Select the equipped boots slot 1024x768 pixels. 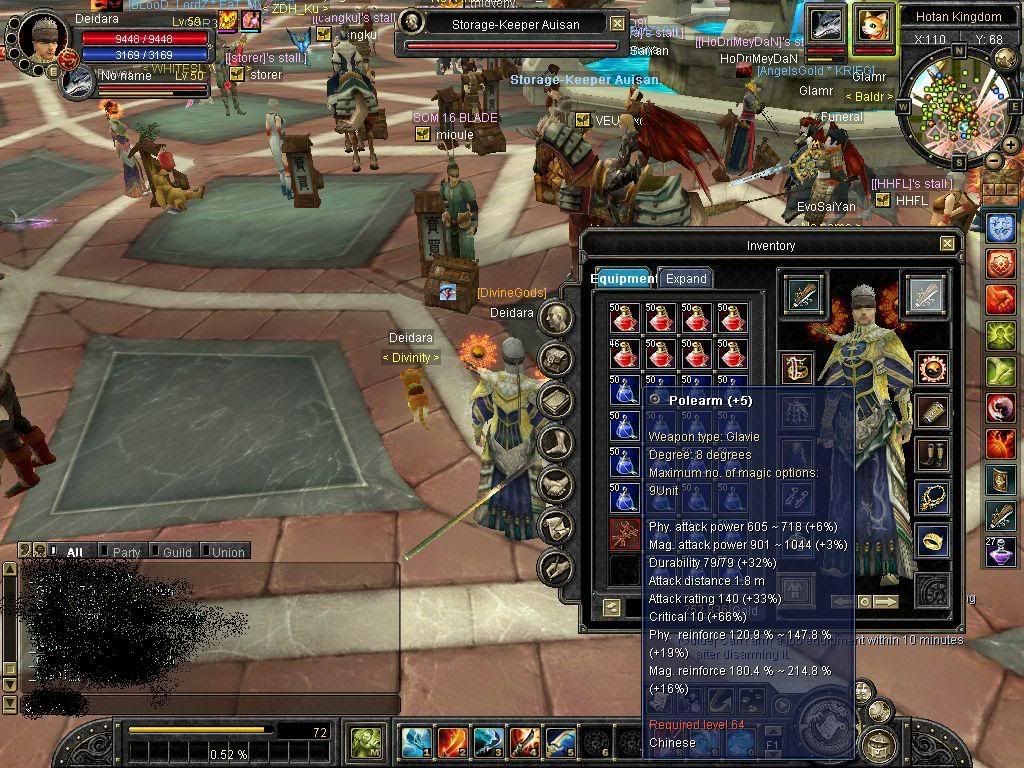(933, 454)
